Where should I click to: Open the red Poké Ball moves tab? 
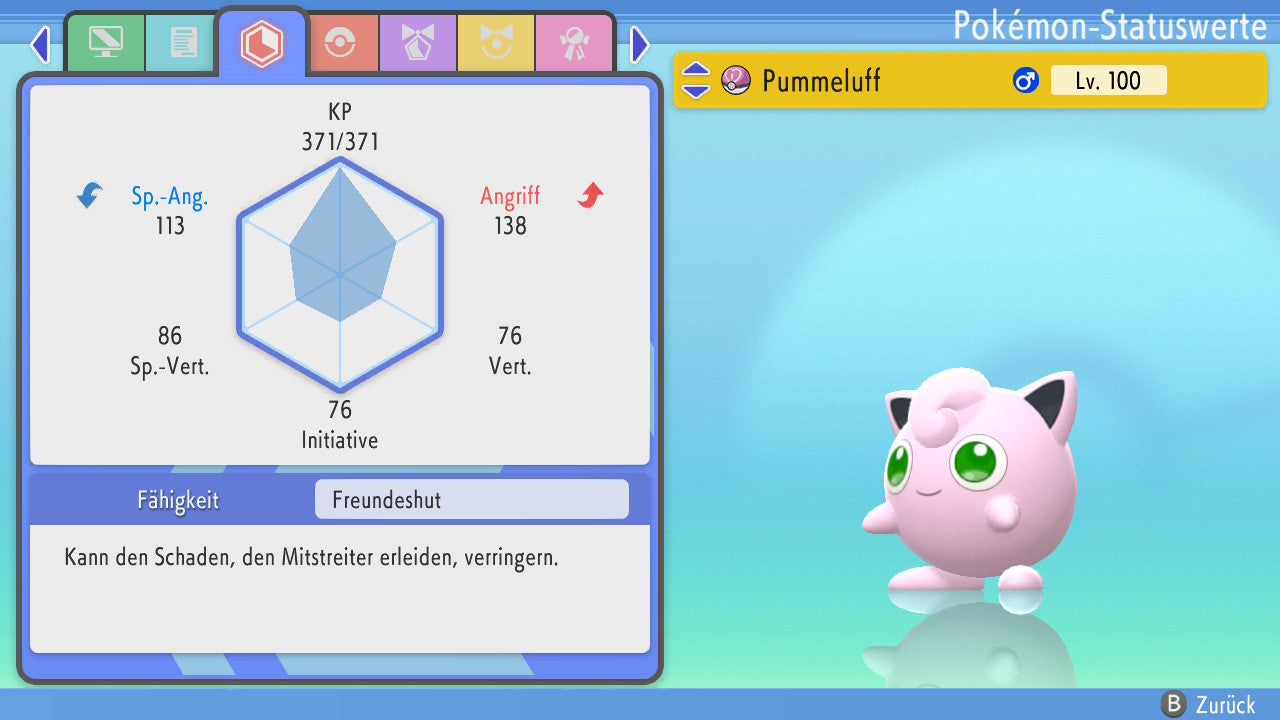[340, 44]
